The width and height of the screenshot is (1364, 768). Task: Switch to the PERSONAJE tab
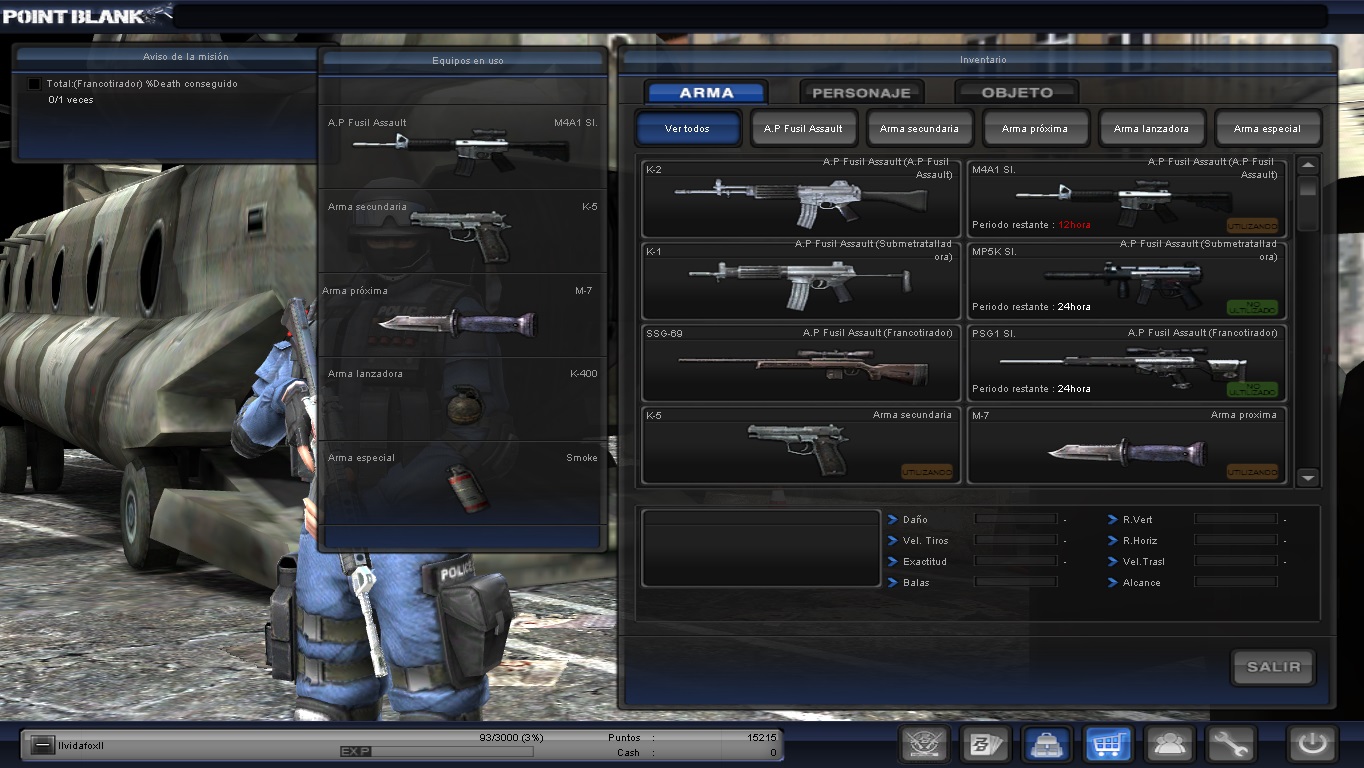click(x=860, y=91)
